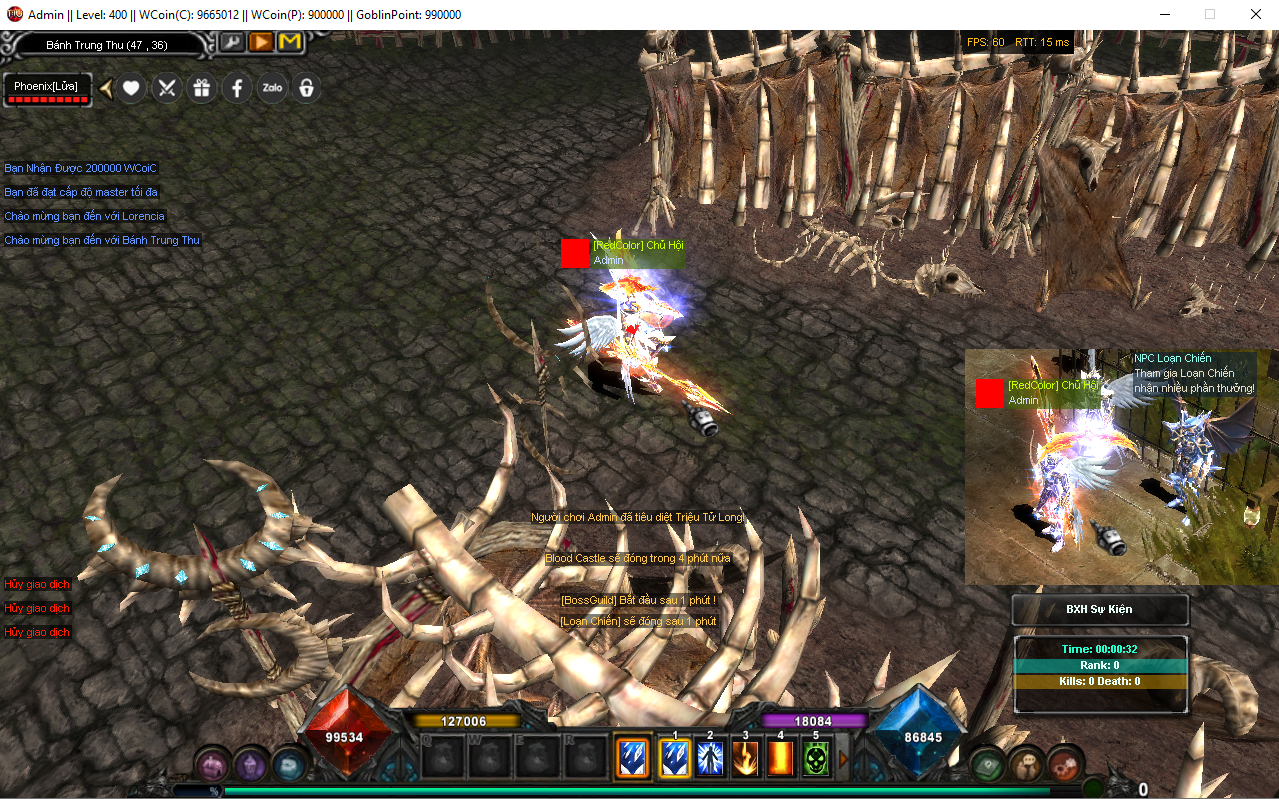Activate the green skull skill in slot 5
Image resolution: width=1279 pixels, height=799 pixels.
(x=817, y=759)
